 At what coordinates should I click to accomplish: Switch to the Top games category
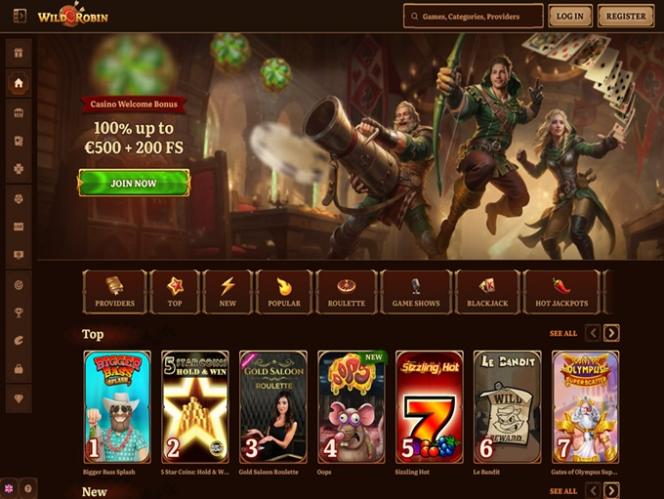click(174, 291)
